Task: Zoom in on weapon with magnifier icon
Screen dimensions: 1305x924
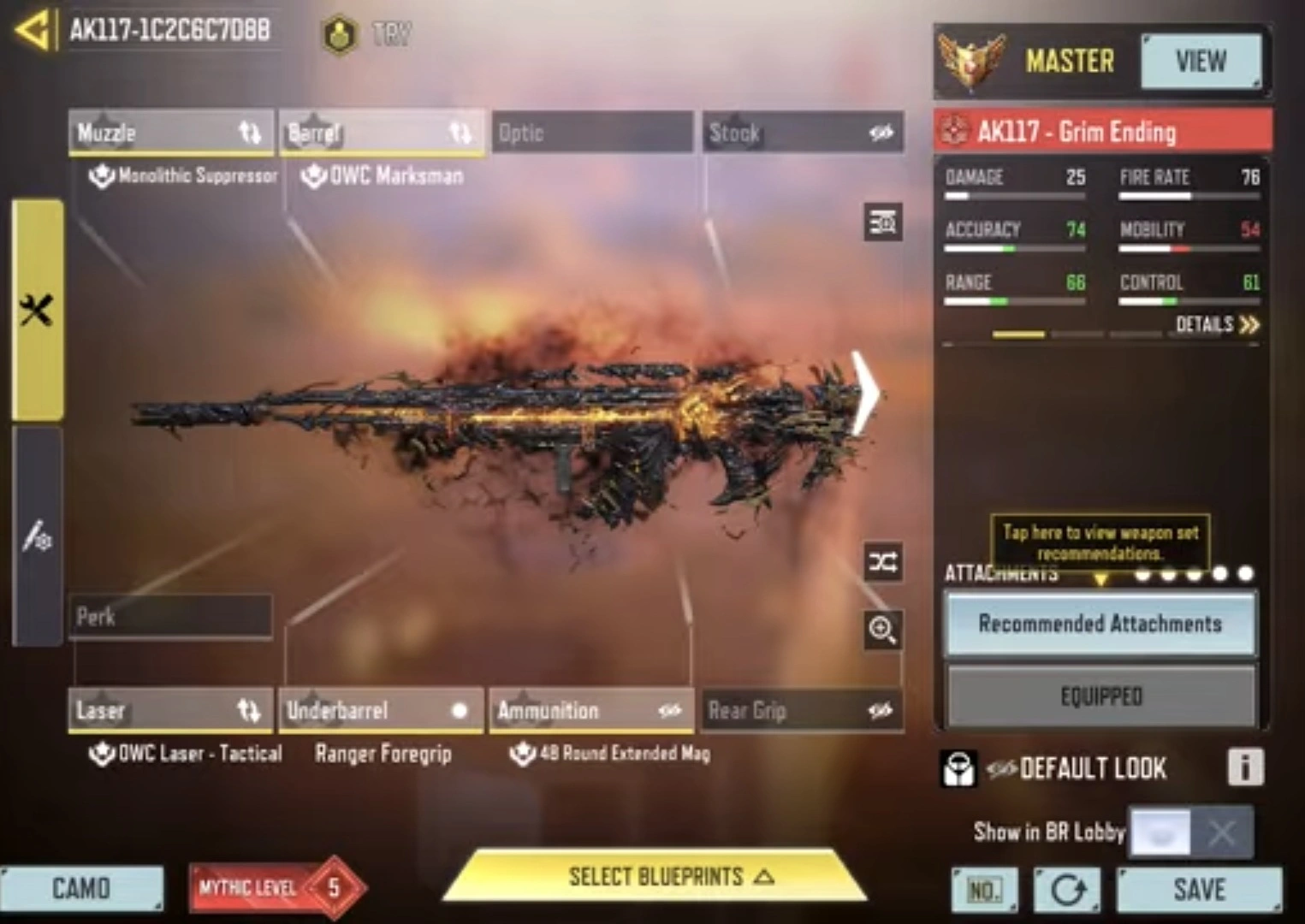Action: pos(882,630)
